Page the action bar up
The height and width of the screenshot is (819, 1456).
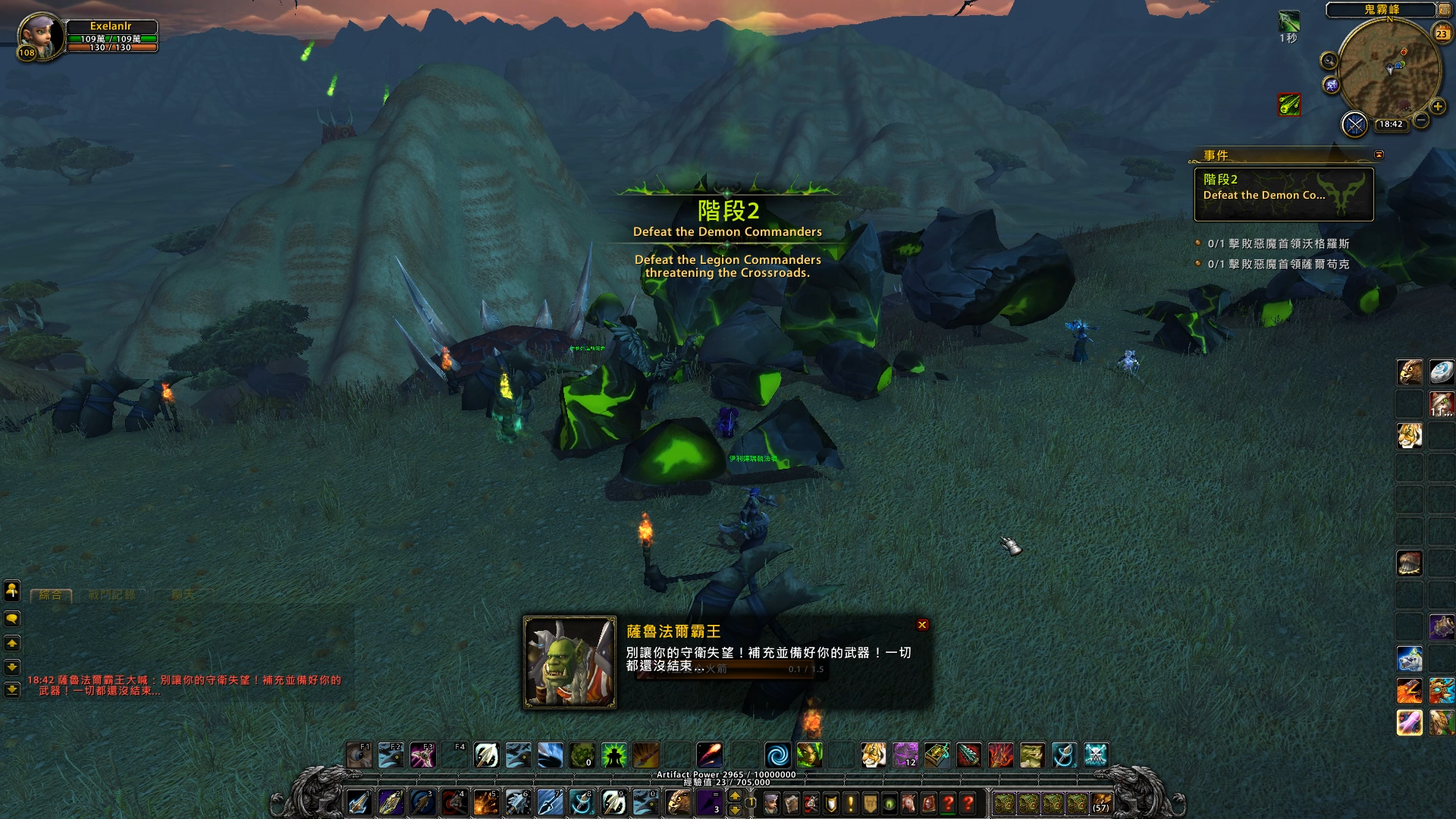pyautogui.click(x=735, y=795)
